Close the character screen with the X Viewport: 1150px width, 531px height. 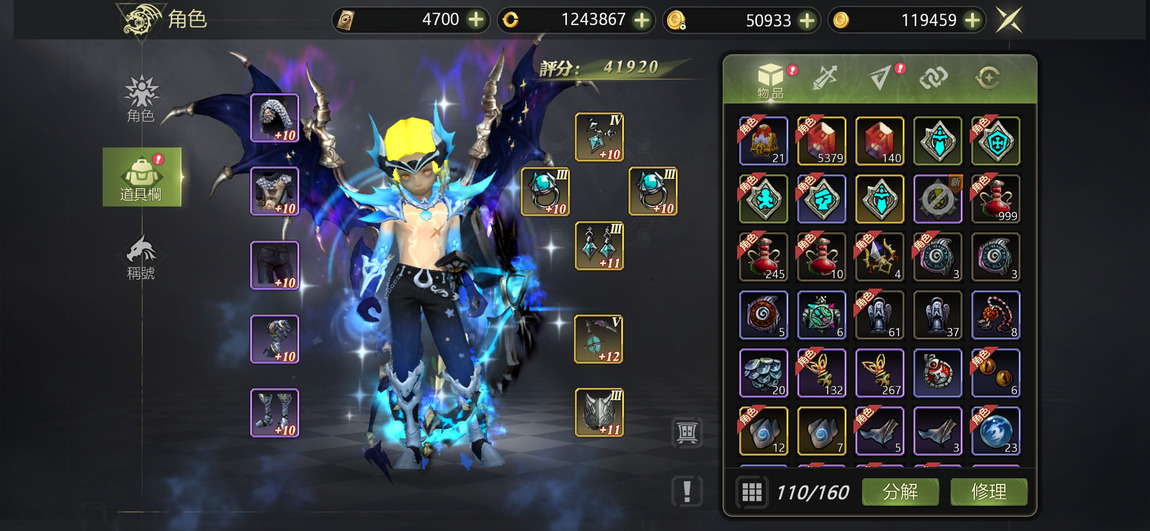1008,20
